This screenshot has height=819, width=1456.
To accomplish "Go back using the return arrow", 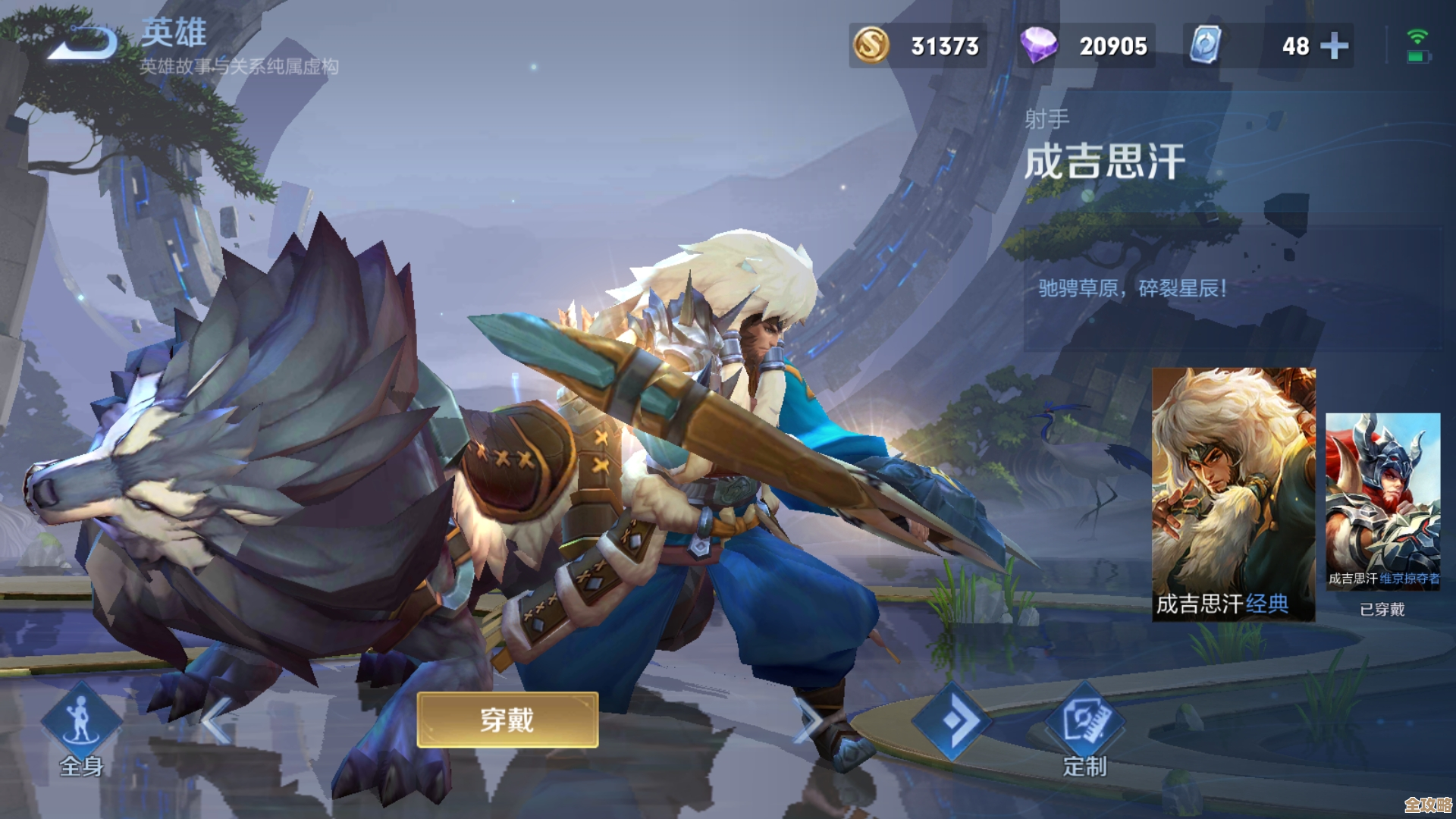I will 83,42.
